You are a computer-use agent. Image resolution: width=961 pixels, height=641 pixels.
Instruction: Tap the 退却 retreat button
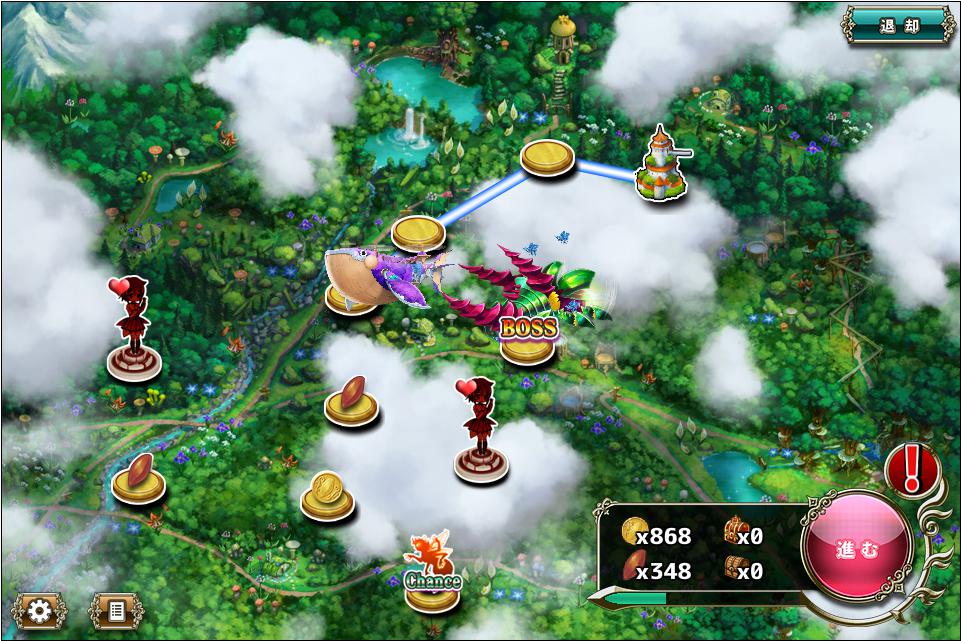[898, 25]
